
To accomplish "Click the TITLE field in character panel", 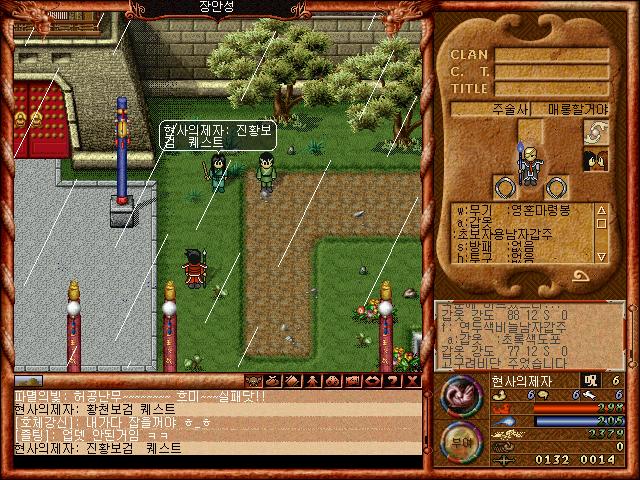I will pos(552,88).
